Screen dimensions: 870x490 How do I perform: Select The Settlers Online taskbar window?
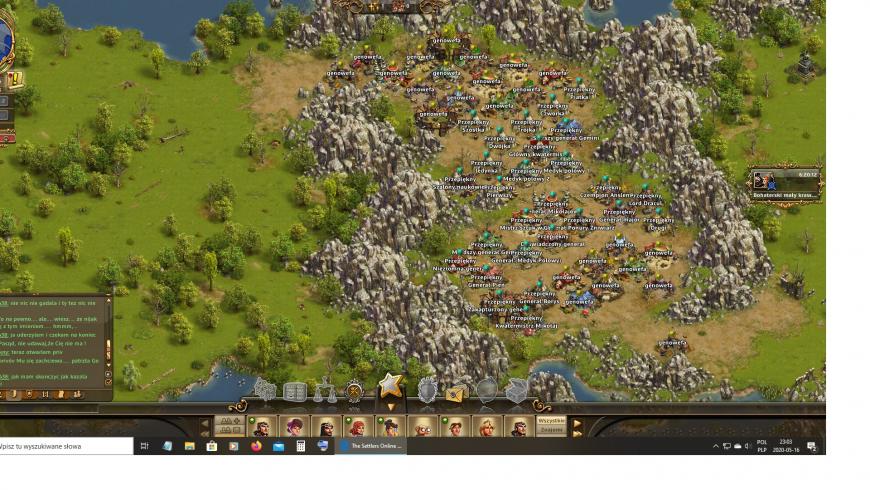372,446
